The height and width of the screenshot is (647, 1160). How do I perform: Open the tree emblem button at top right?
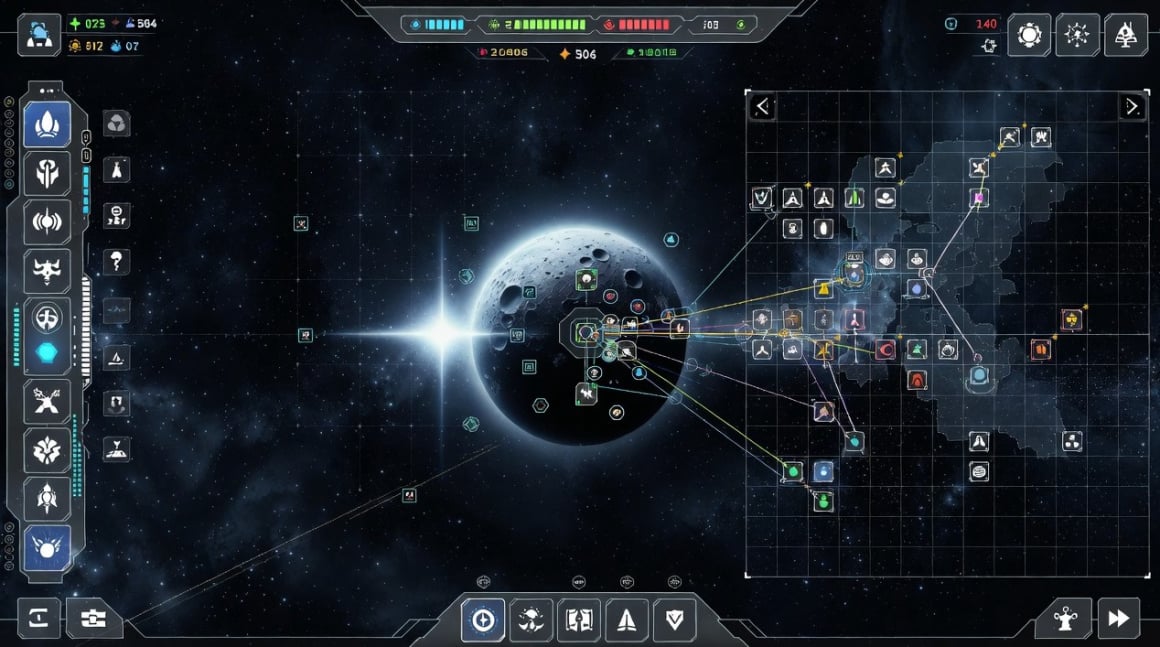coord(1125,35)
